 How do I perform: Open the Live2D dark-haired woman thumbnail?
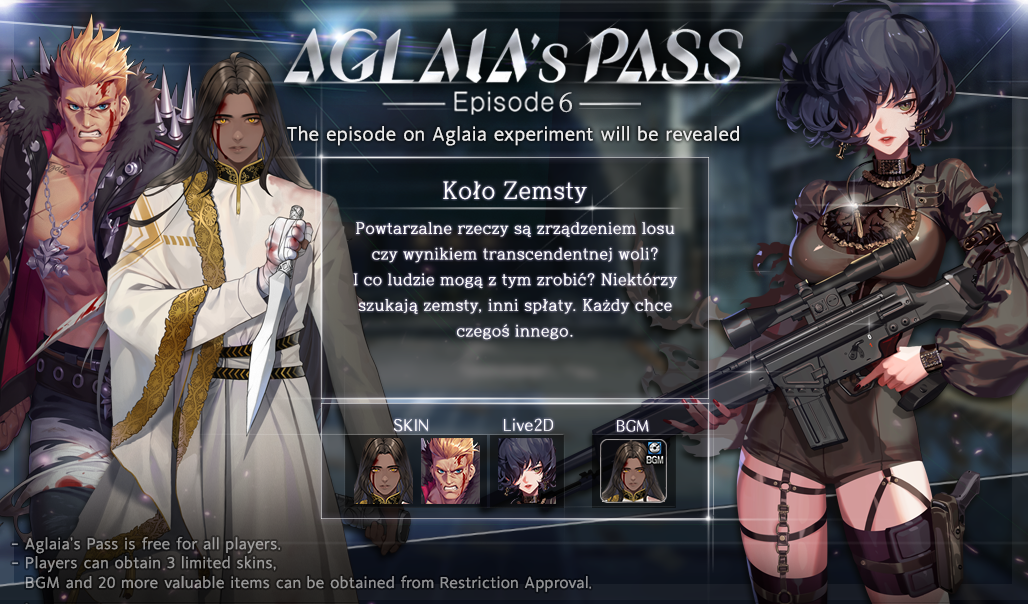(526, 469)
